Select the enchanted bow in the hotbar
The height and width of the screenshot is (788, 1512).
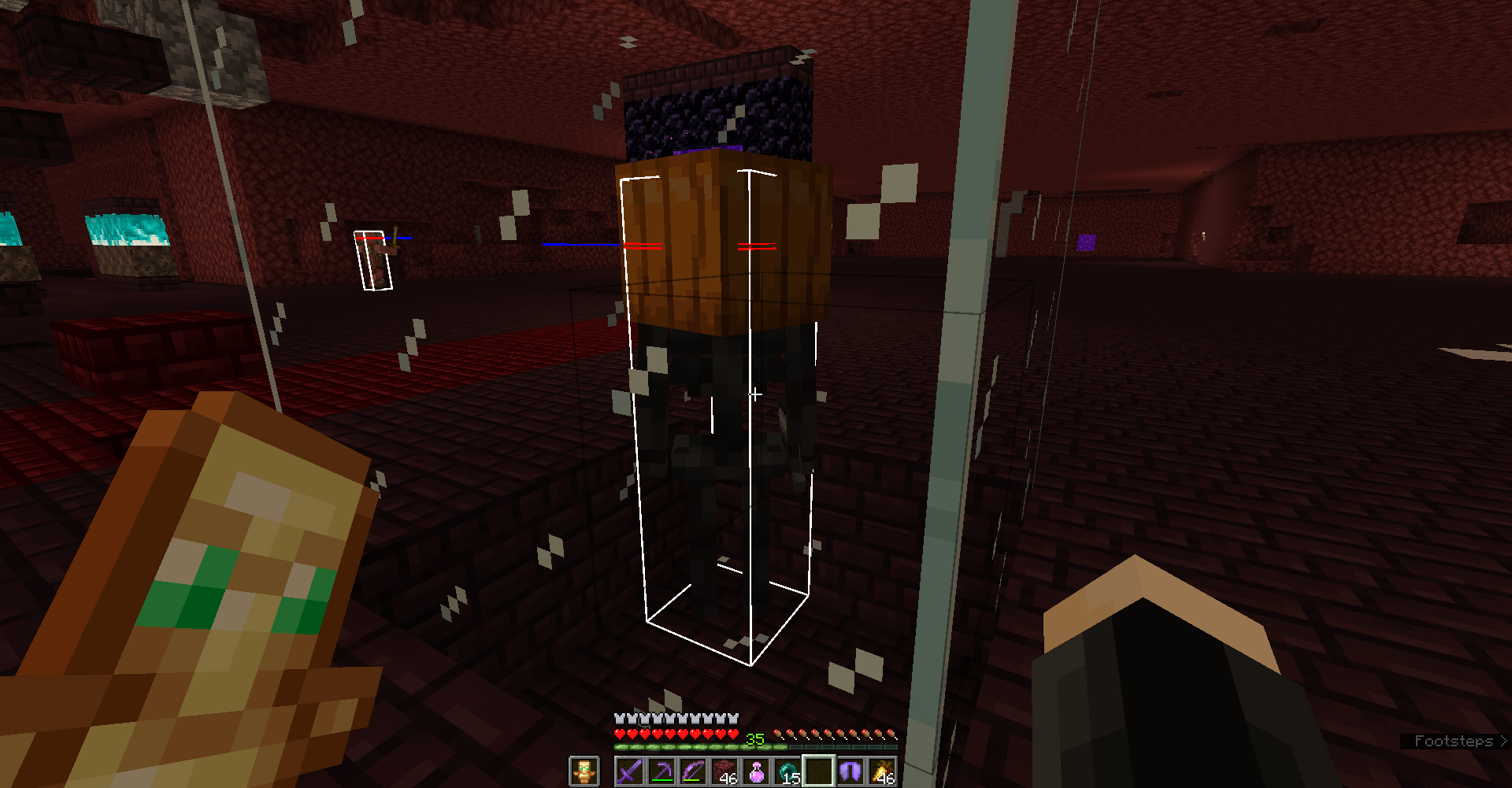[694, 771]
